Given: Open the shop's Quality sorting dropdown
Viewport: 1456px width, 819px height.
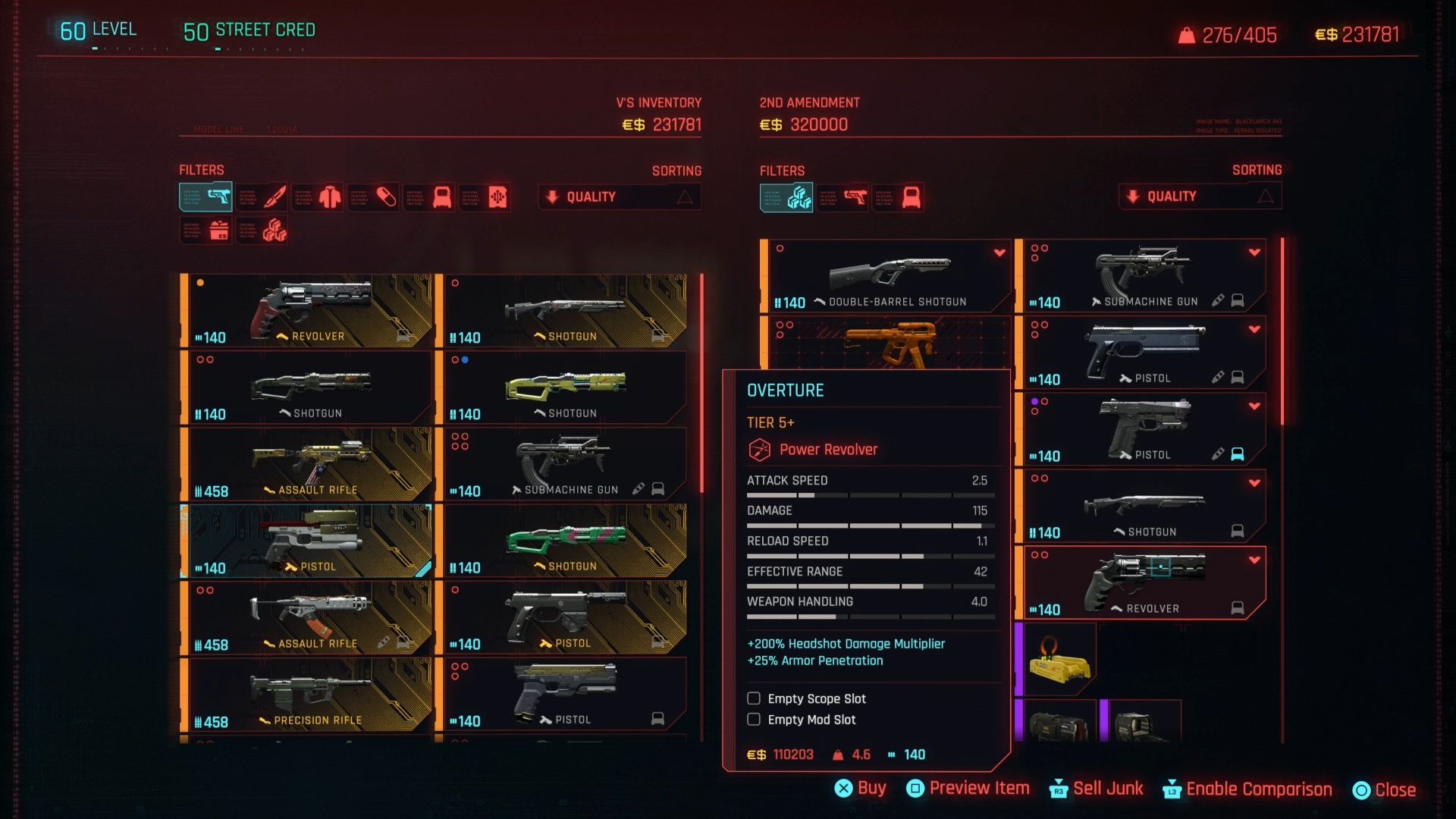Looking at the screenshot, I should click(x=1199, y=196).
